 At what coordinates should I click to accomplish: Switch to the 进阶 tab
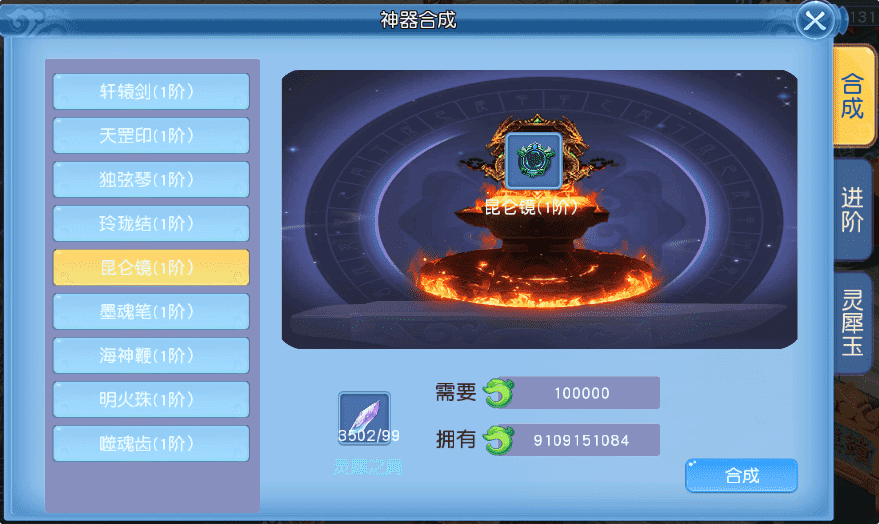(x=852, y=210)
